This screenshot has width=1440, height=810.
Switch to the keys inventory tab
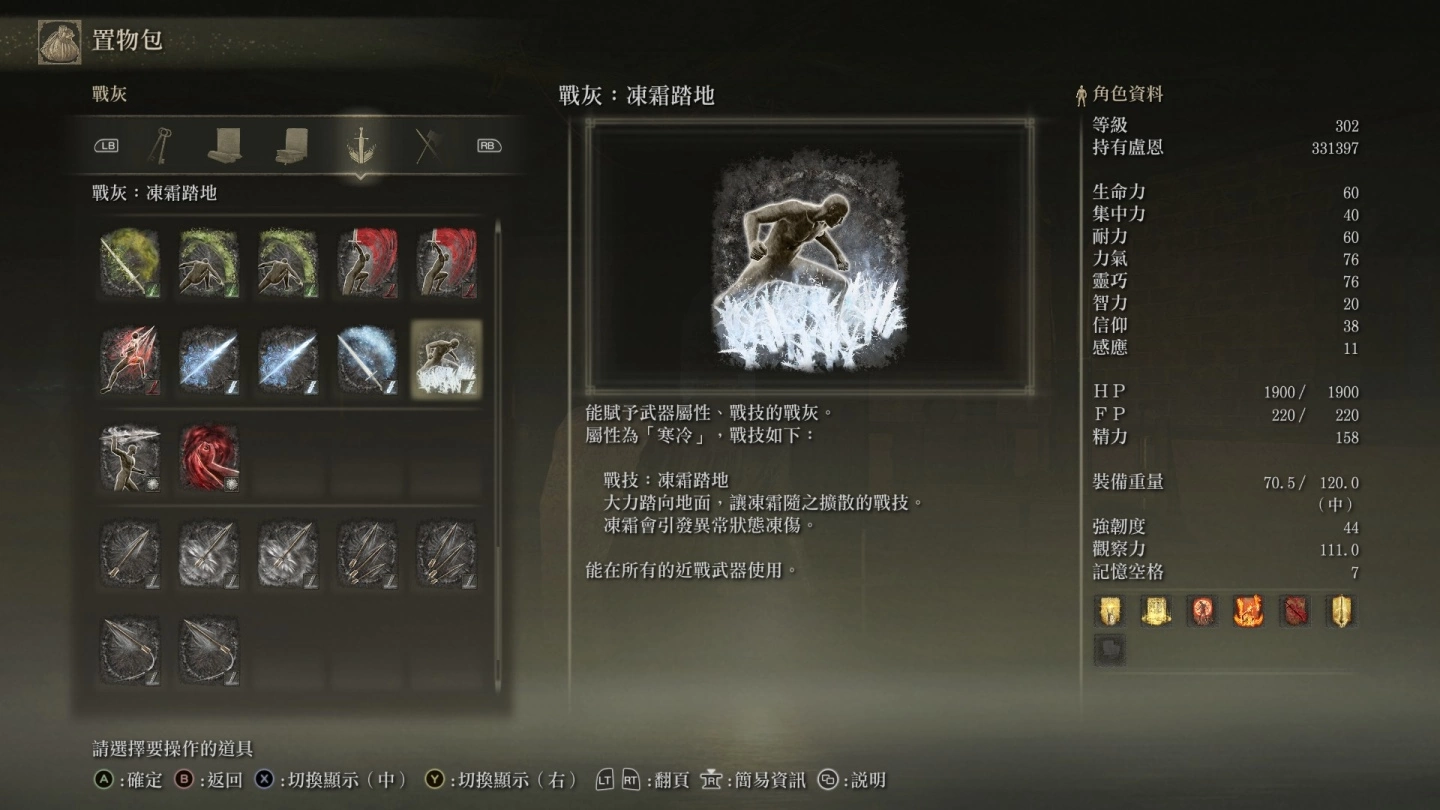(x=158, y=146)
